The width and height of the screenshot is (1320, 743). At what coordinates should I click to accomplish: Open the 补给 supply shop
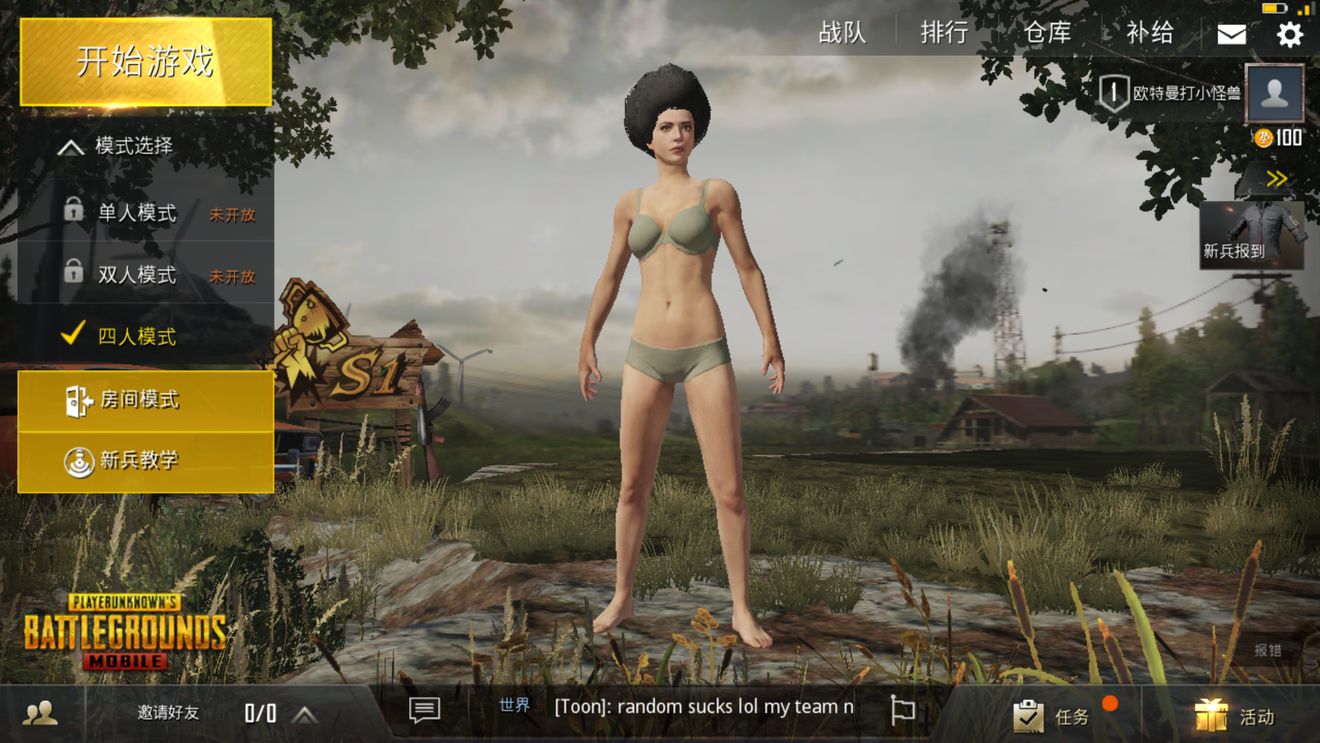[x=1150, y=33]
